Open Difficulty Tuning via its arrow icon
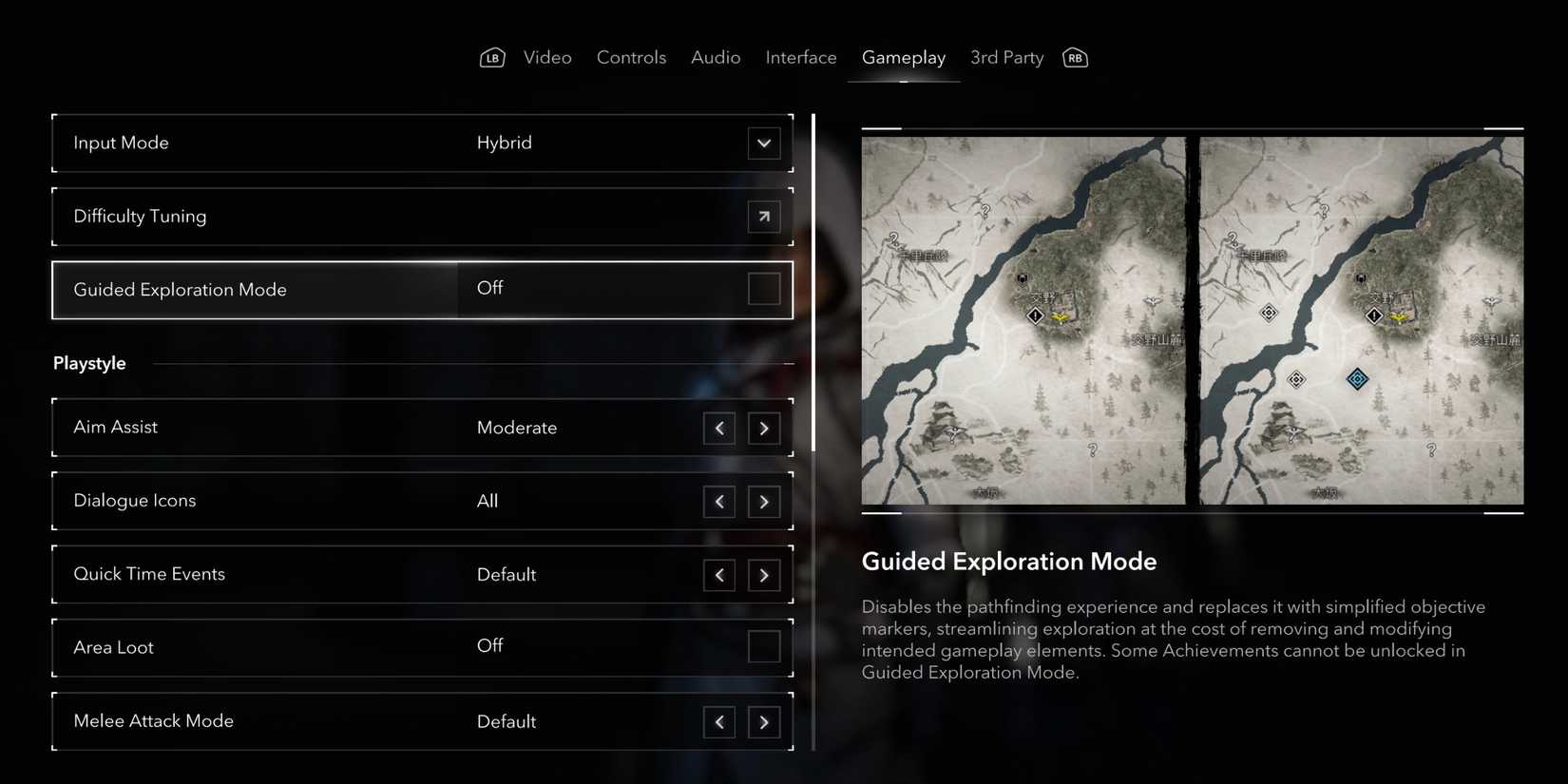This screenshot has height=784, width=1568. point(764,217)
